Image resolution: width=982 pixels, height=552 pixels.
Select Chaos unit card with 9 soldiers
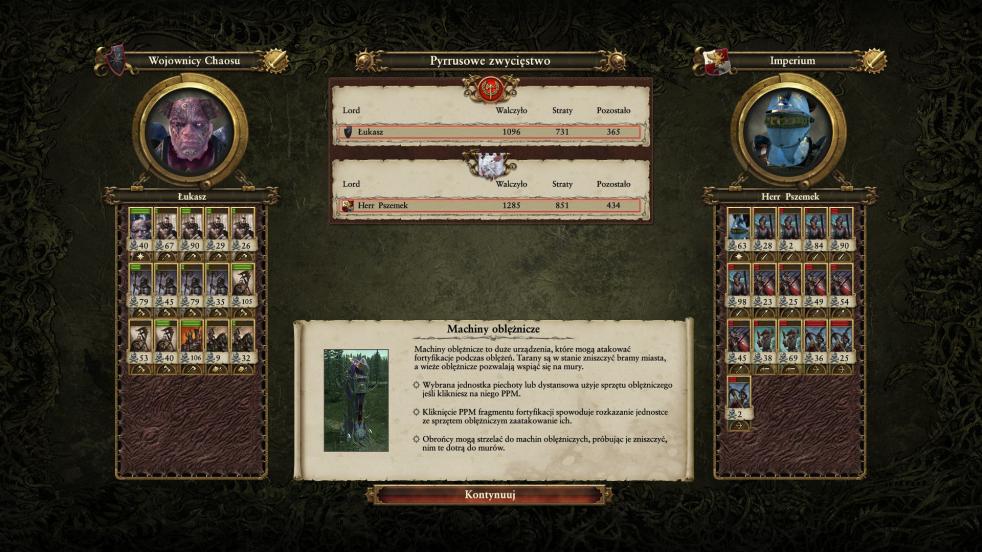[217, 342]
